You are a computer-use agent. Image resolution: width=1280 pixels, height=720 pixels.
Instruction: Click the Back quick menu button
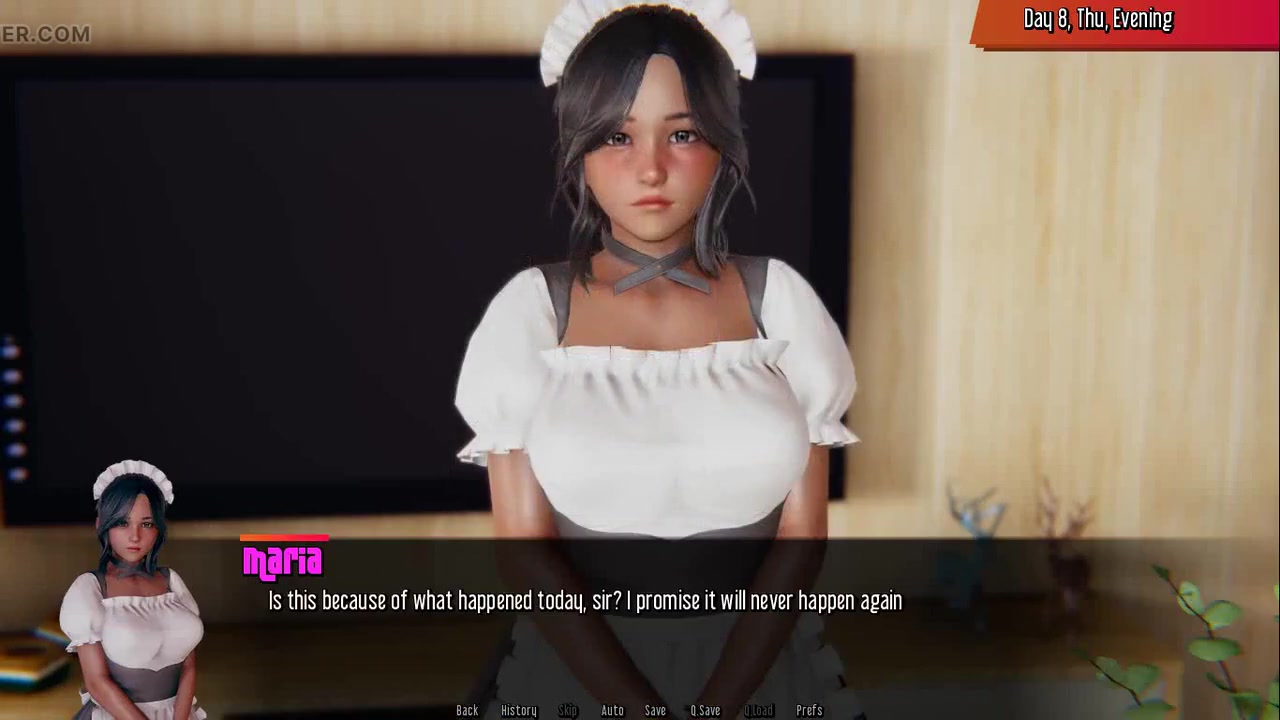point(467,710)
